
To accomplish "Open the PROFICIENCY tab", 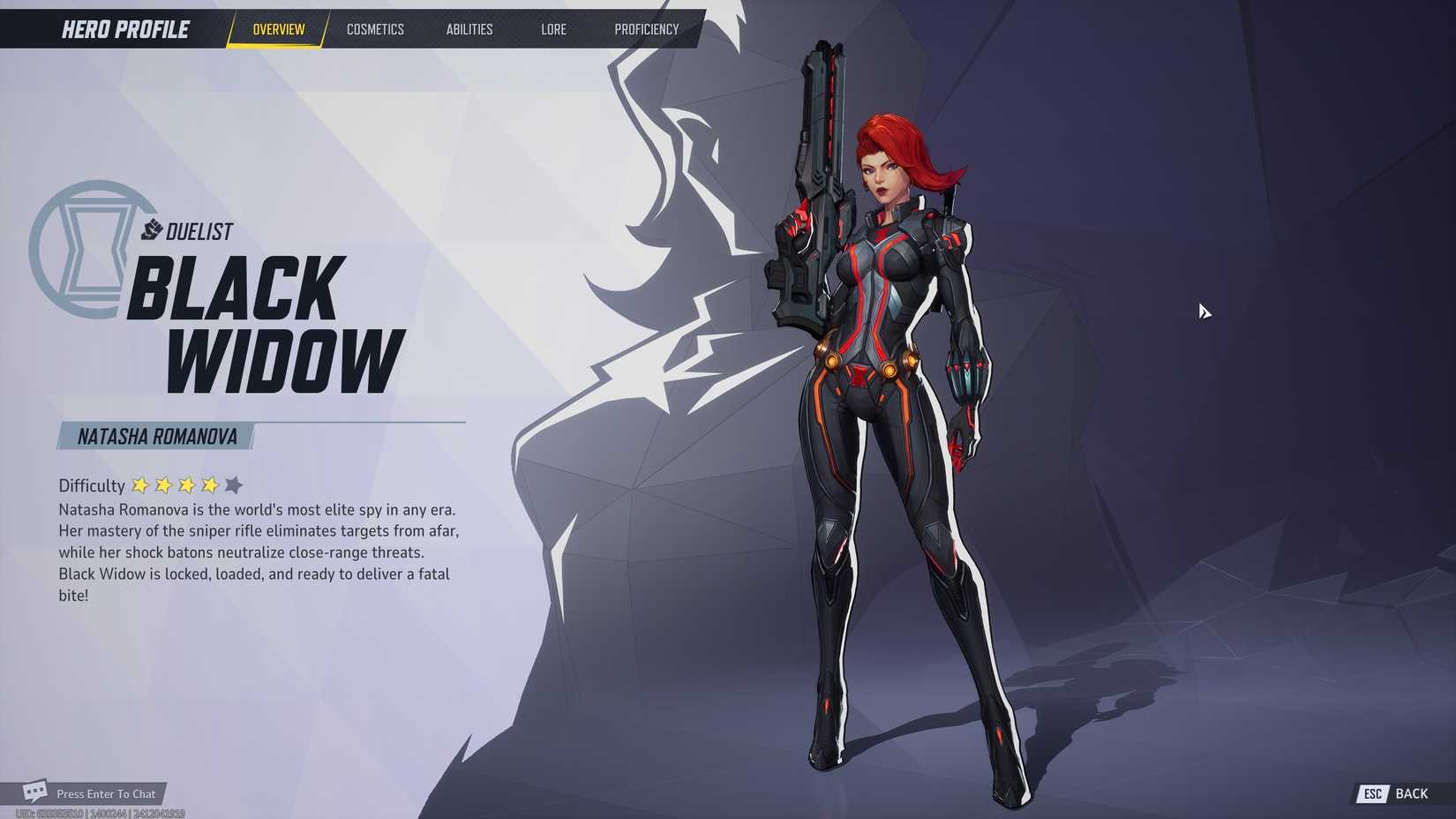I will [x=647, y=29].
